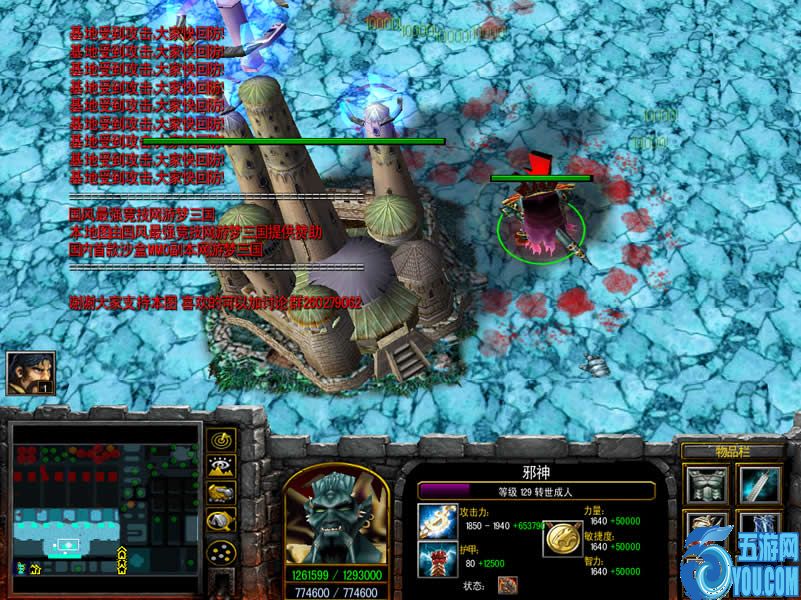Select the chest armor inventory slot
Screen dimensions: 801x600
[706, 488]
